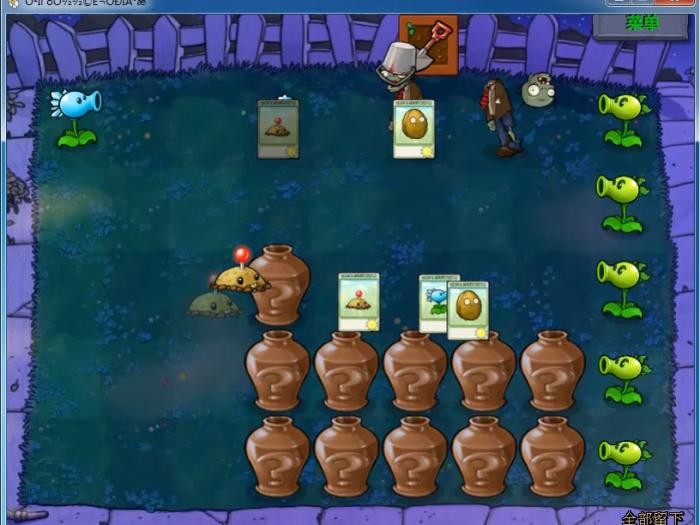Select the Wall-nut packet beneath the shovel

tap(413, 129)
